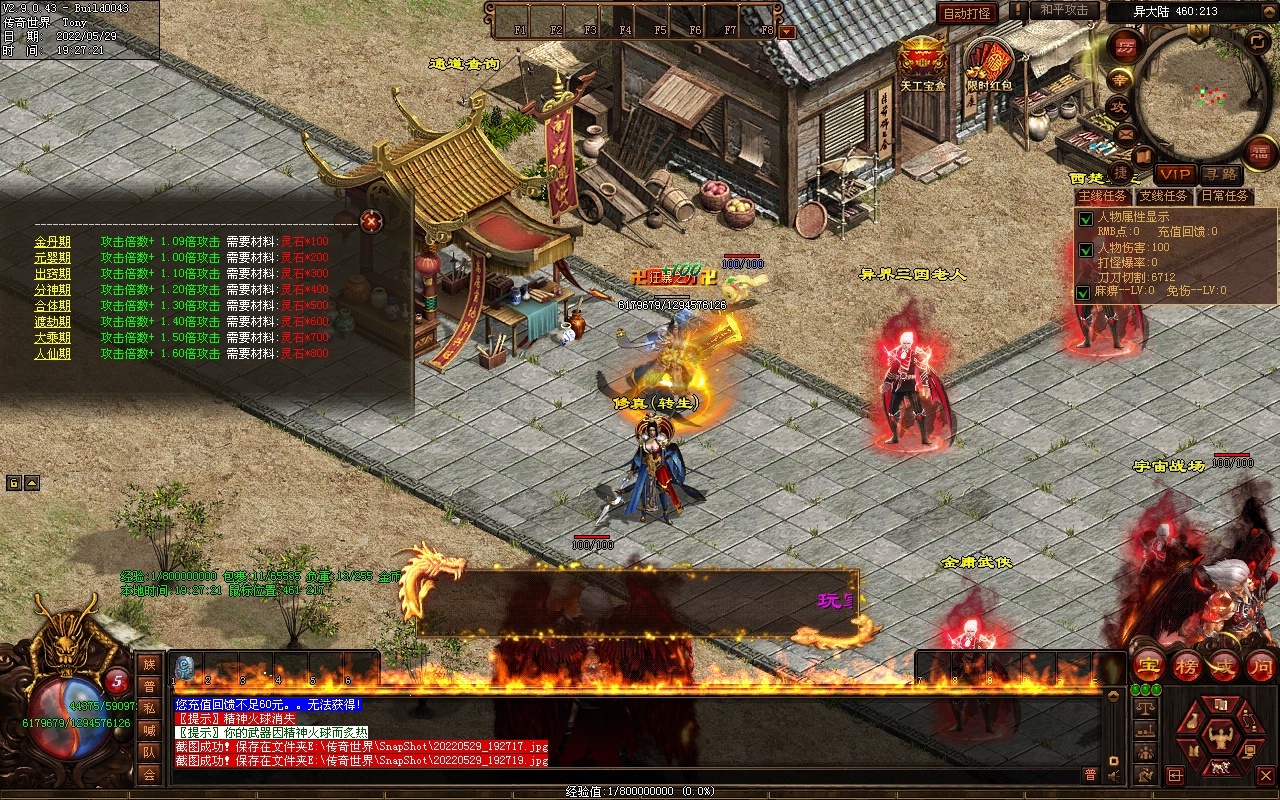Open the 宝 treasure round button
Screen dimensions: 1280x800
(x=1148, y=666)
